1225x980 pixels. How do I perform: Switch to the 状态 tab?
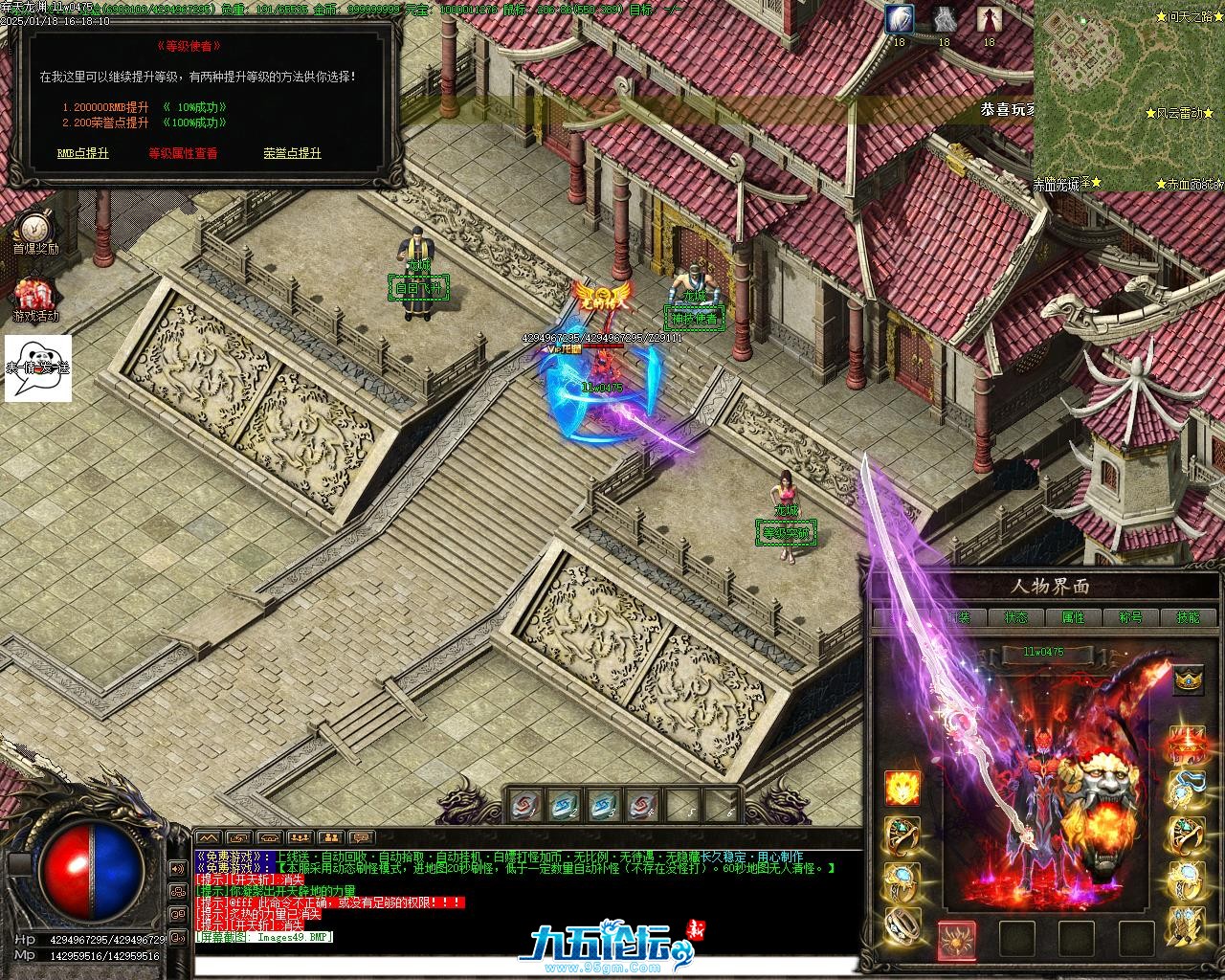[x=1015, y=617]
